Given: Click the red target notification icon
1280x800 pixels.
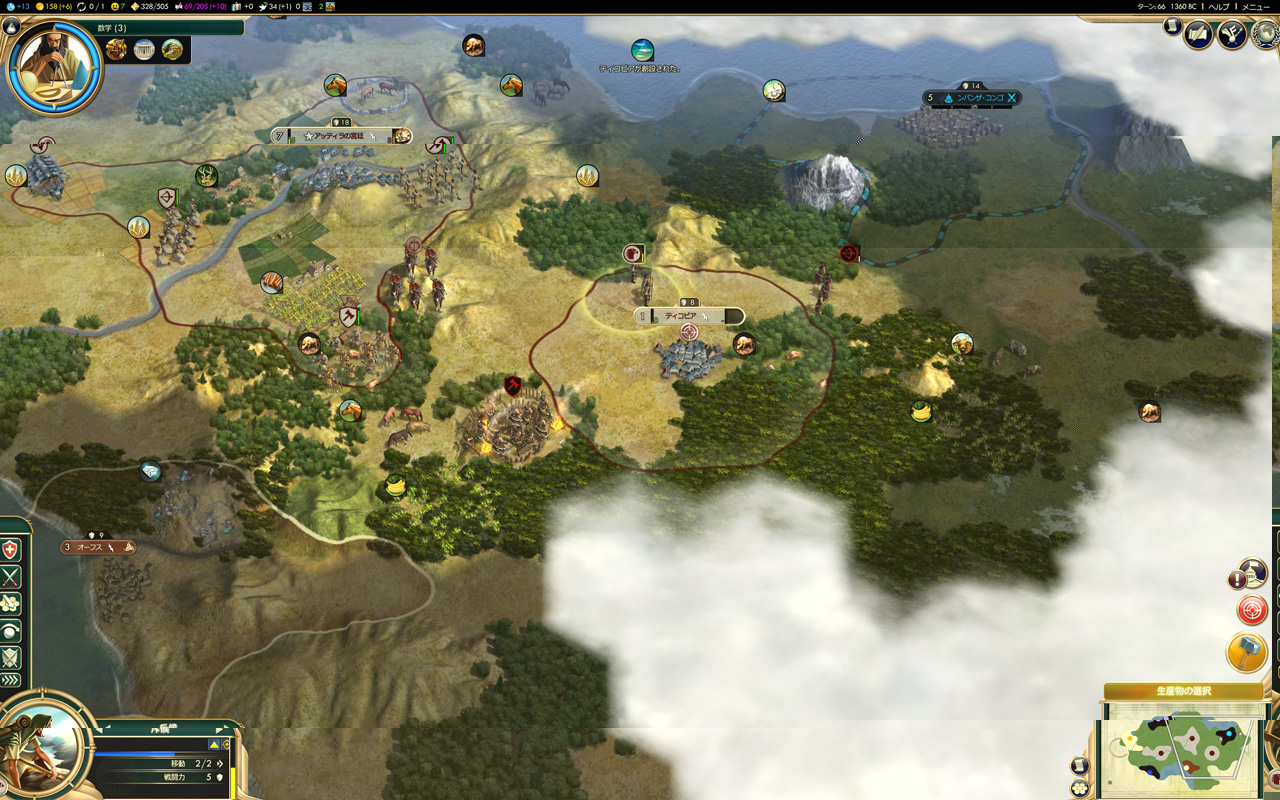Looking at the screenshot, I should (x=1252, y=609).
